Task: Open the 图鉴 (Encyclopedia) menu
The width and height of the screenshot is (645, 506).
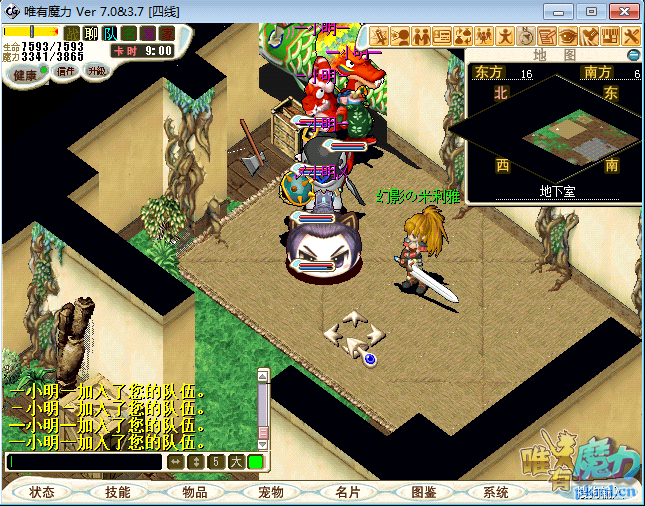Action: coord(424,492)
